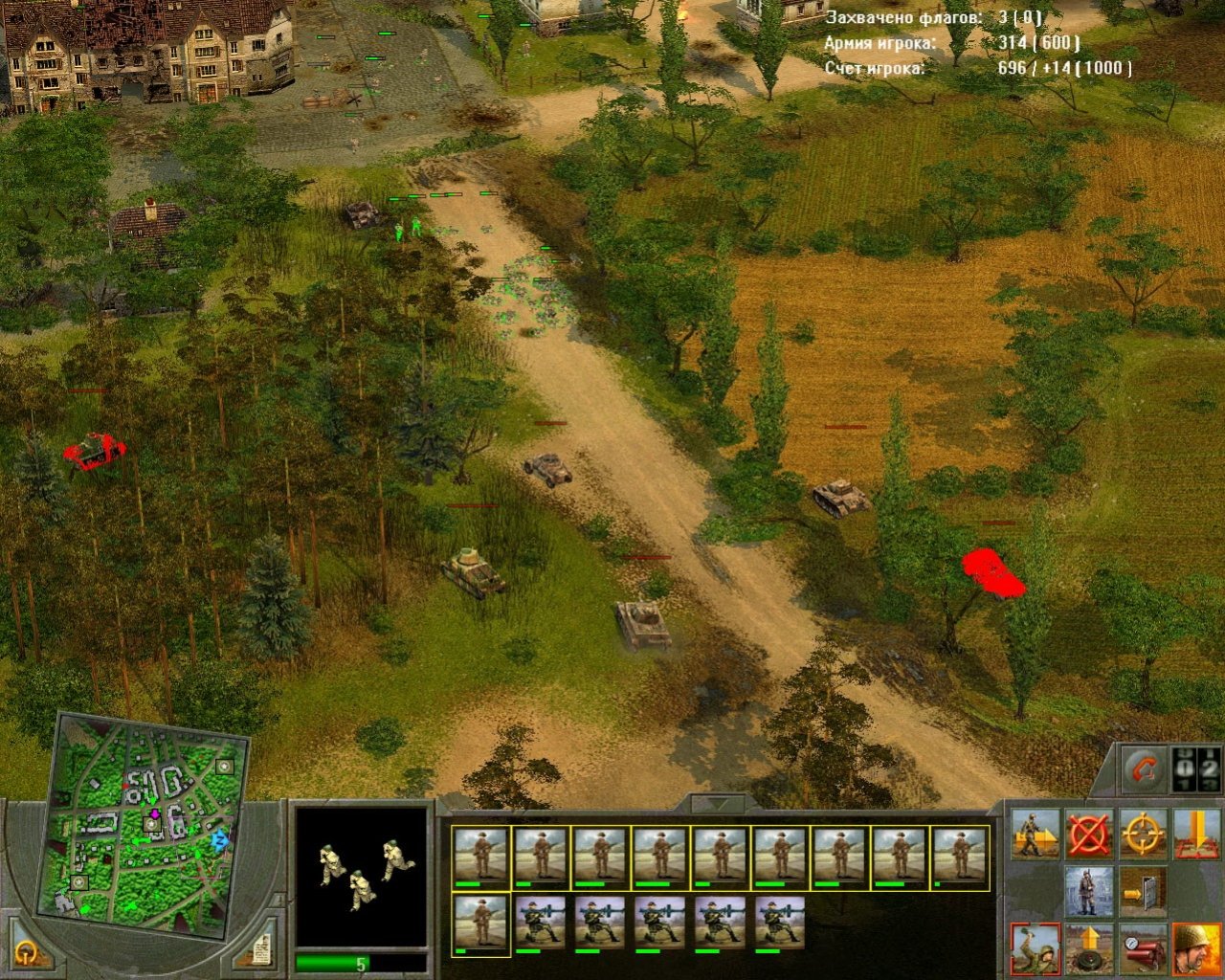Pick the last bazooka soldier portrait
Image resolution: width=1225 pixels, height=980 pixels.
coord(780,925)
